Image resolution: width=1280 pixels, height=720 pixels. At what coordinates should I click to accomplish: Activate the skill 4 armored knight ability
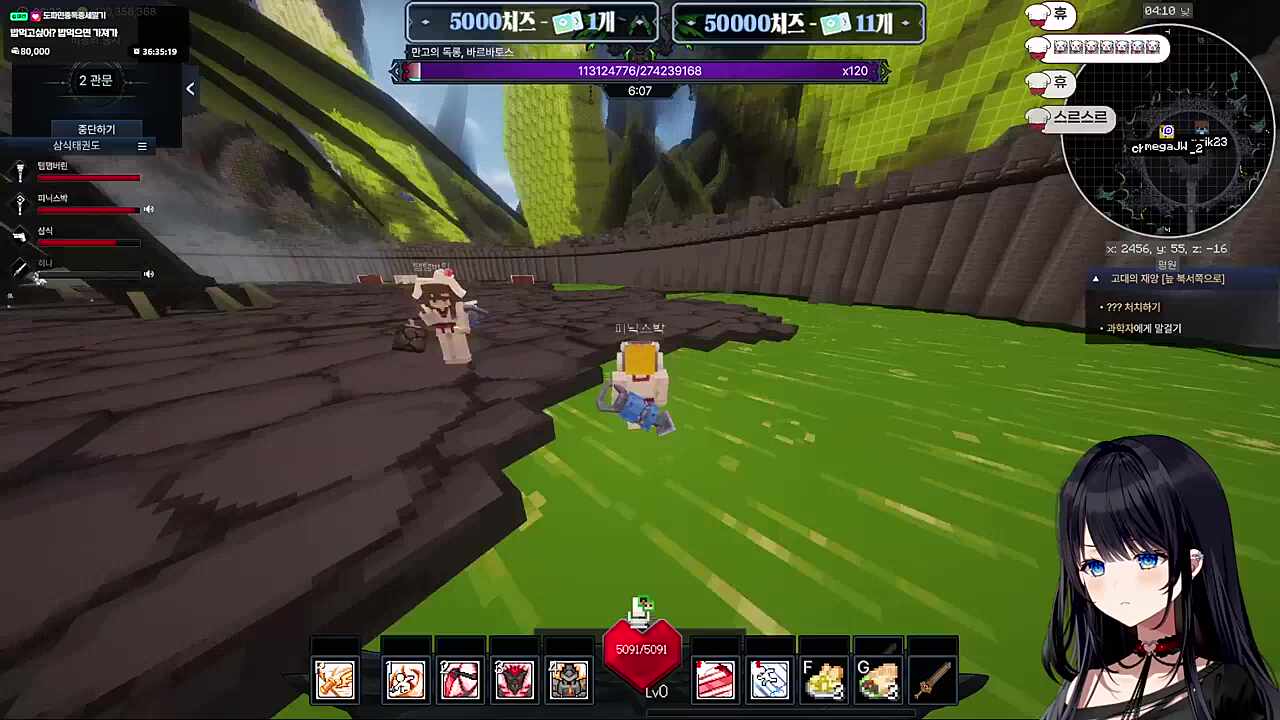click(568, 680)
